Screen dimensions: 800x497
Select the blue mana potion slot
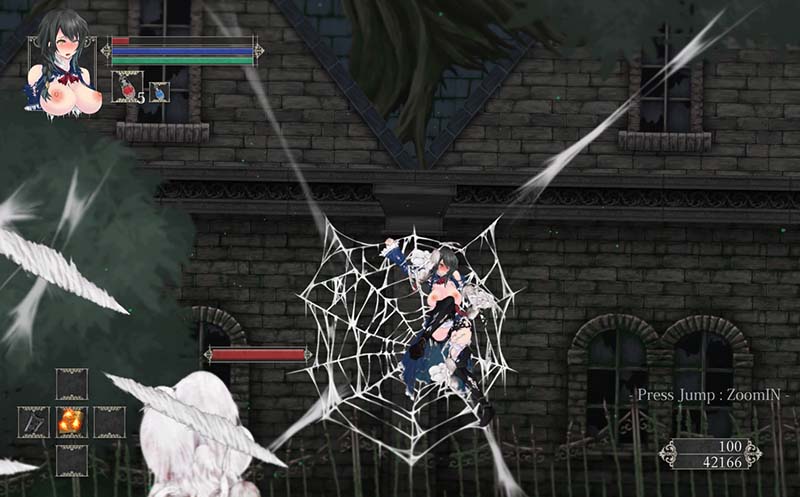click(159, 91)
